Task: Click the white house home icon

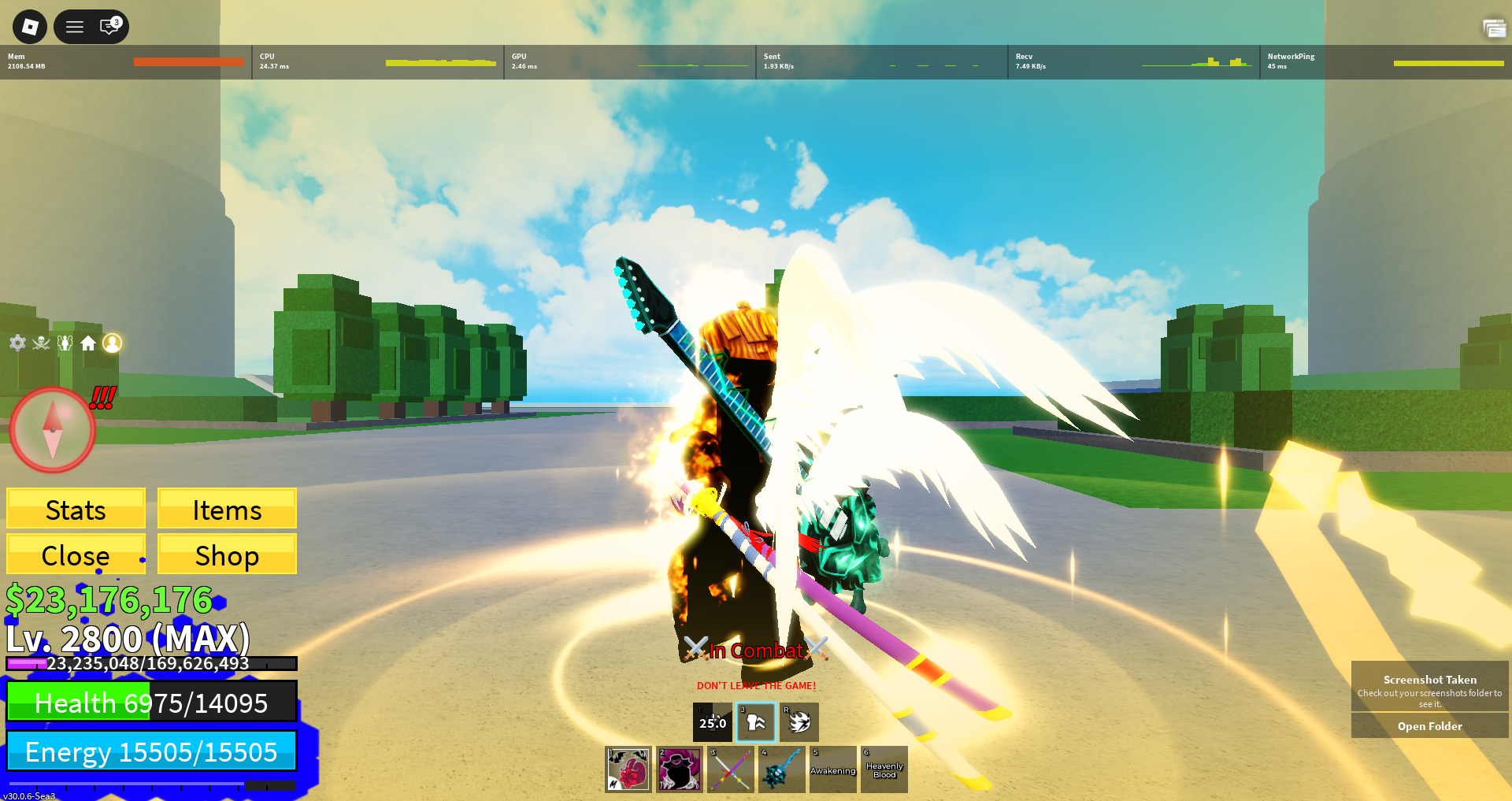Action: click(x=88, y=343)
